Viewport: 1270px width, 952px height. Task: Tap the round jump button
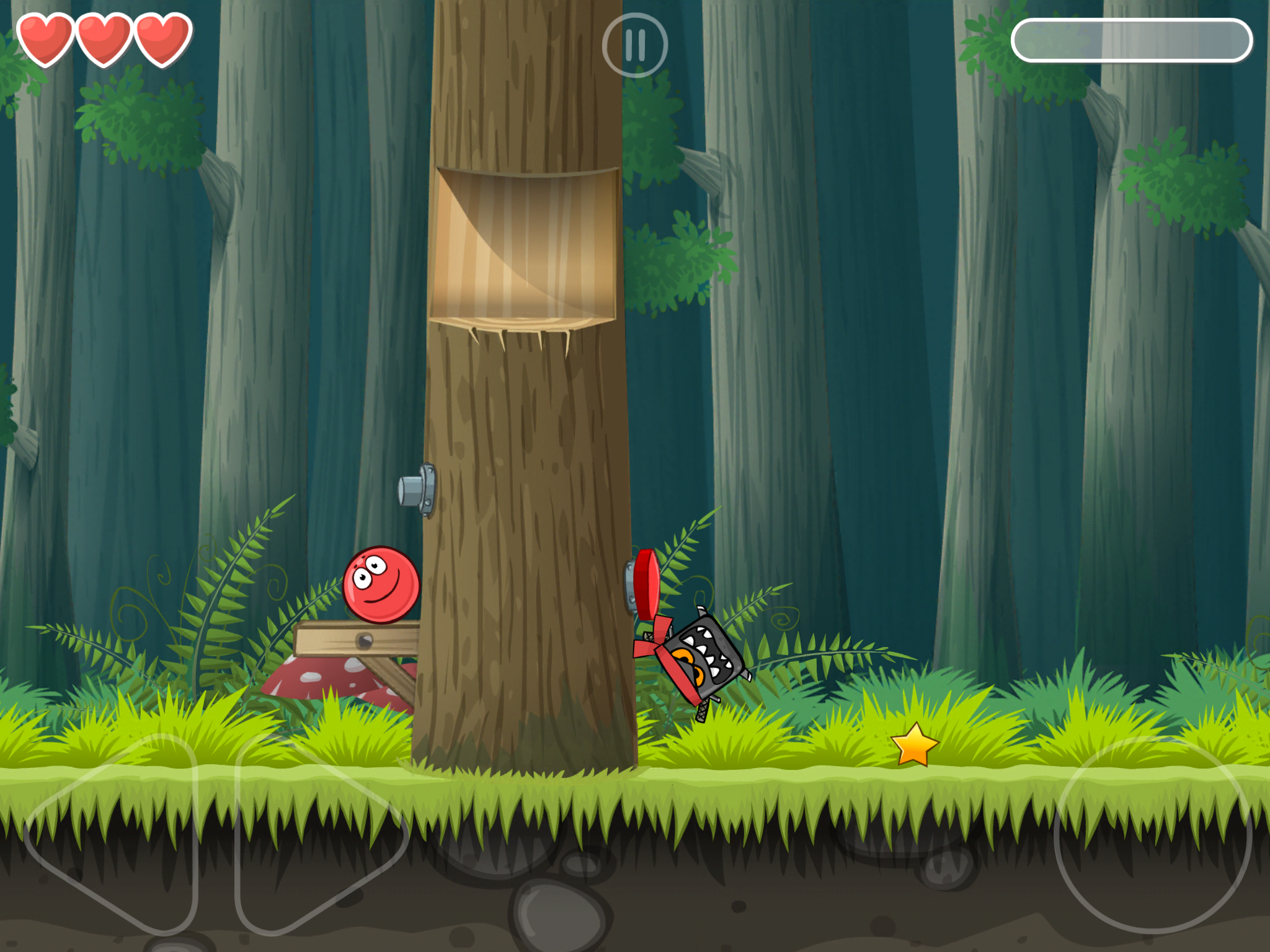1152,835
